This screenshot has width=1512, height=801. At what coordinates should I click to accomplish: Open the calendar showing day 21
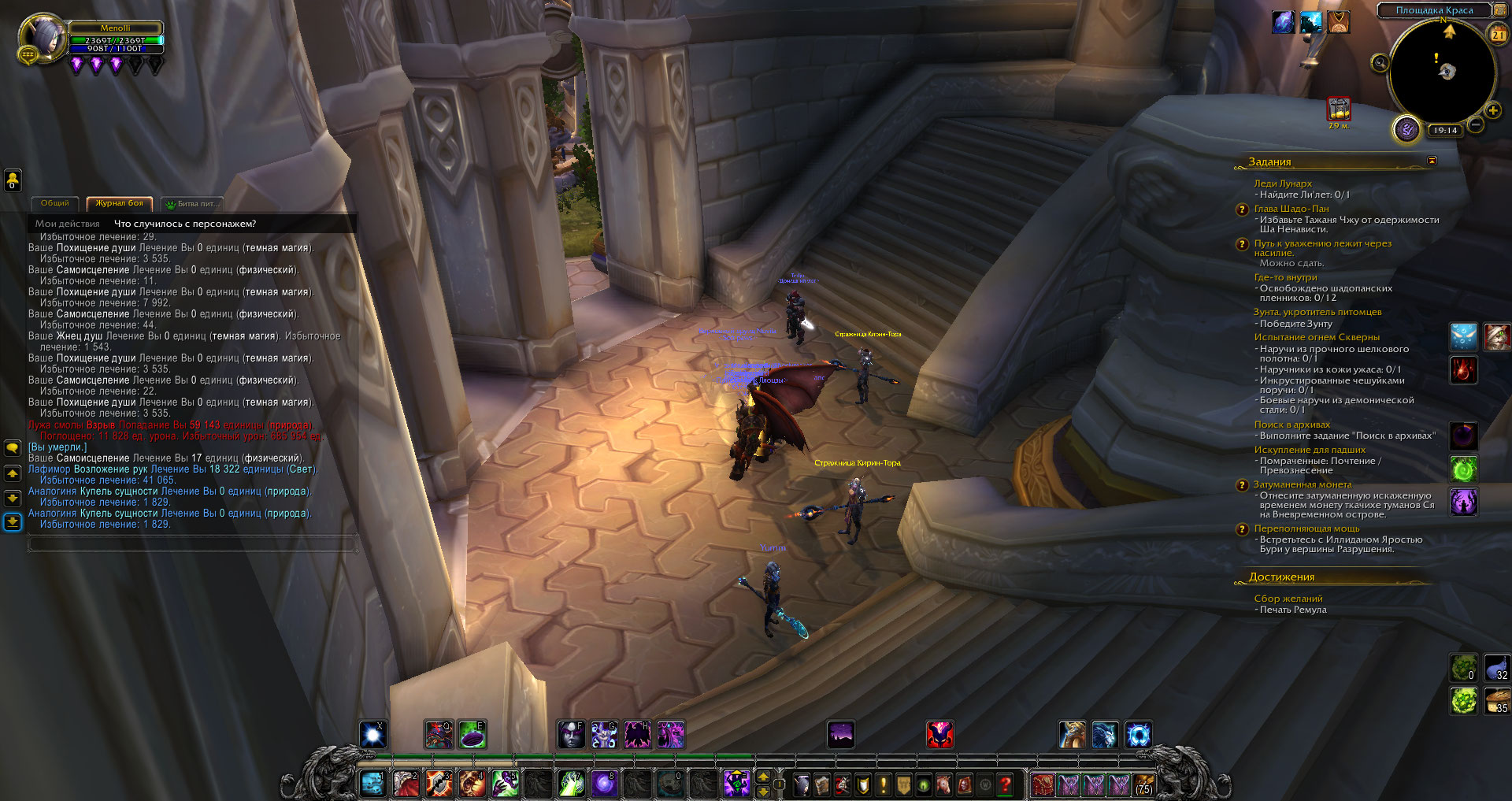[1498, 35]
